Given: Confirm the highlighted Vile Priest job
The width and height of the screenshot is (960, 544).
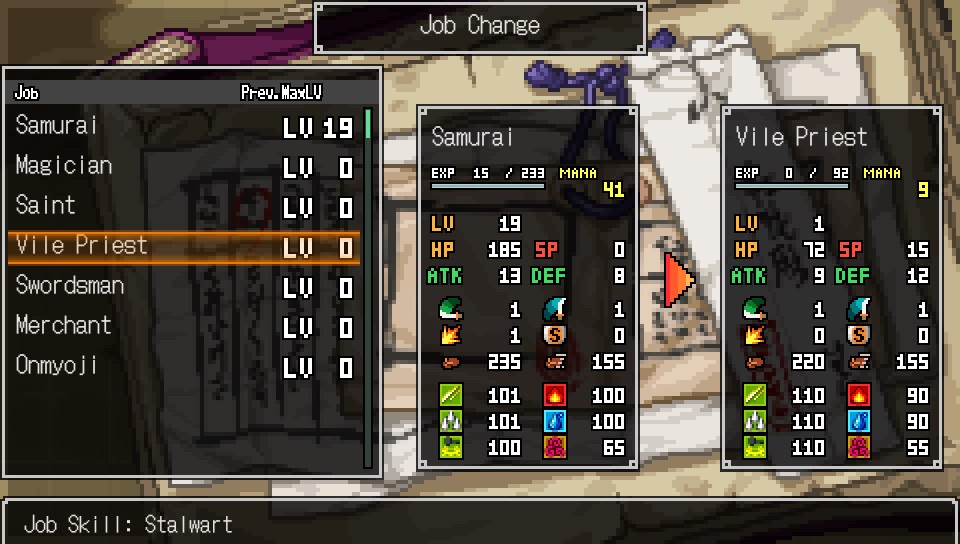Looking at the screenshot, I should click(184, 247).
